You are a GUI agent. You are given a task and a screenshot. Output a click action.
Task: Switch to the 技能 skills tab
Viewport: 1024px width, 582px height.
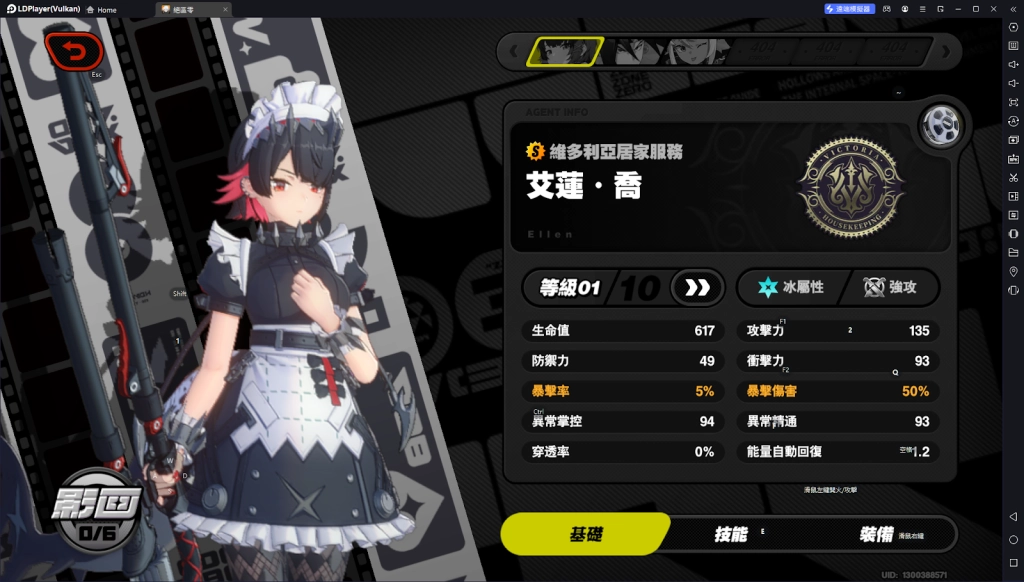[x=730, y=534]
